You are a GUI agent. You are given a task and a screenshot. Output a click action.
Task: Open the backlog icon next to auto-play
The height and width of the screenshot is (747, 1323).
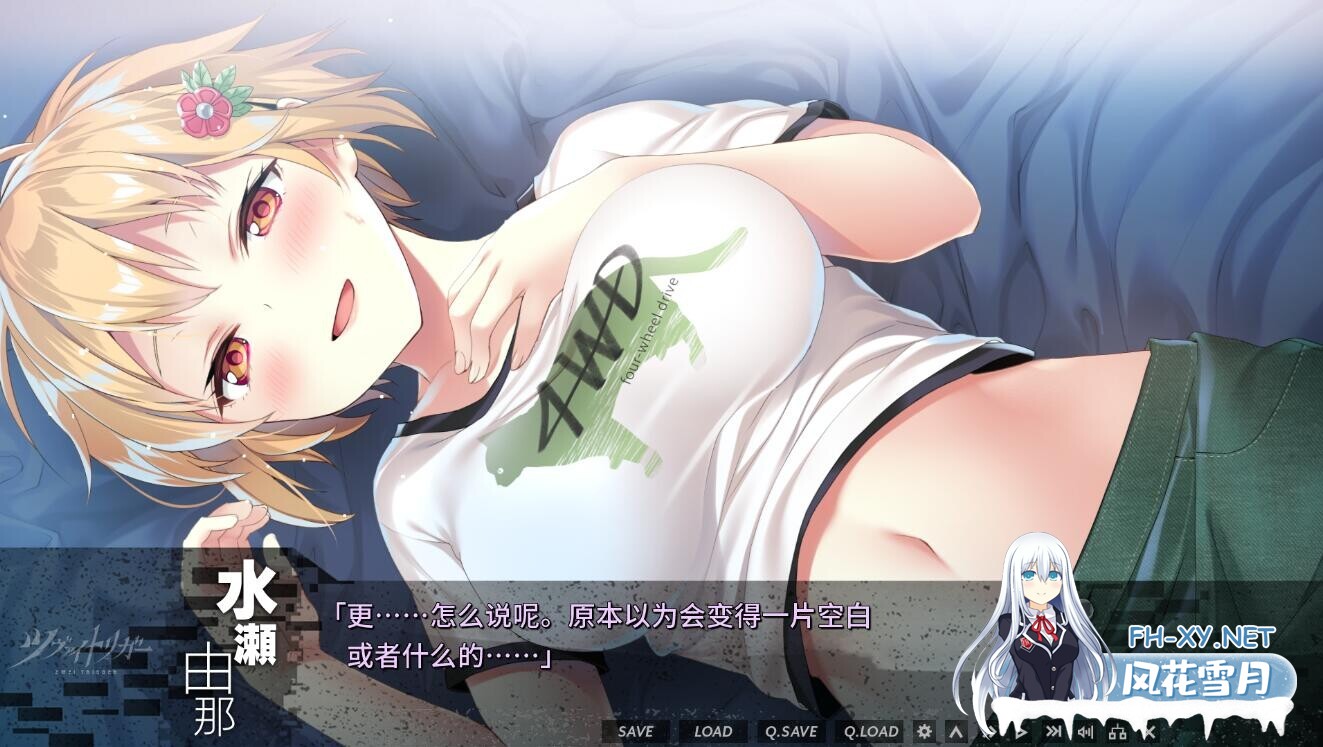click(x=988, y=731)
